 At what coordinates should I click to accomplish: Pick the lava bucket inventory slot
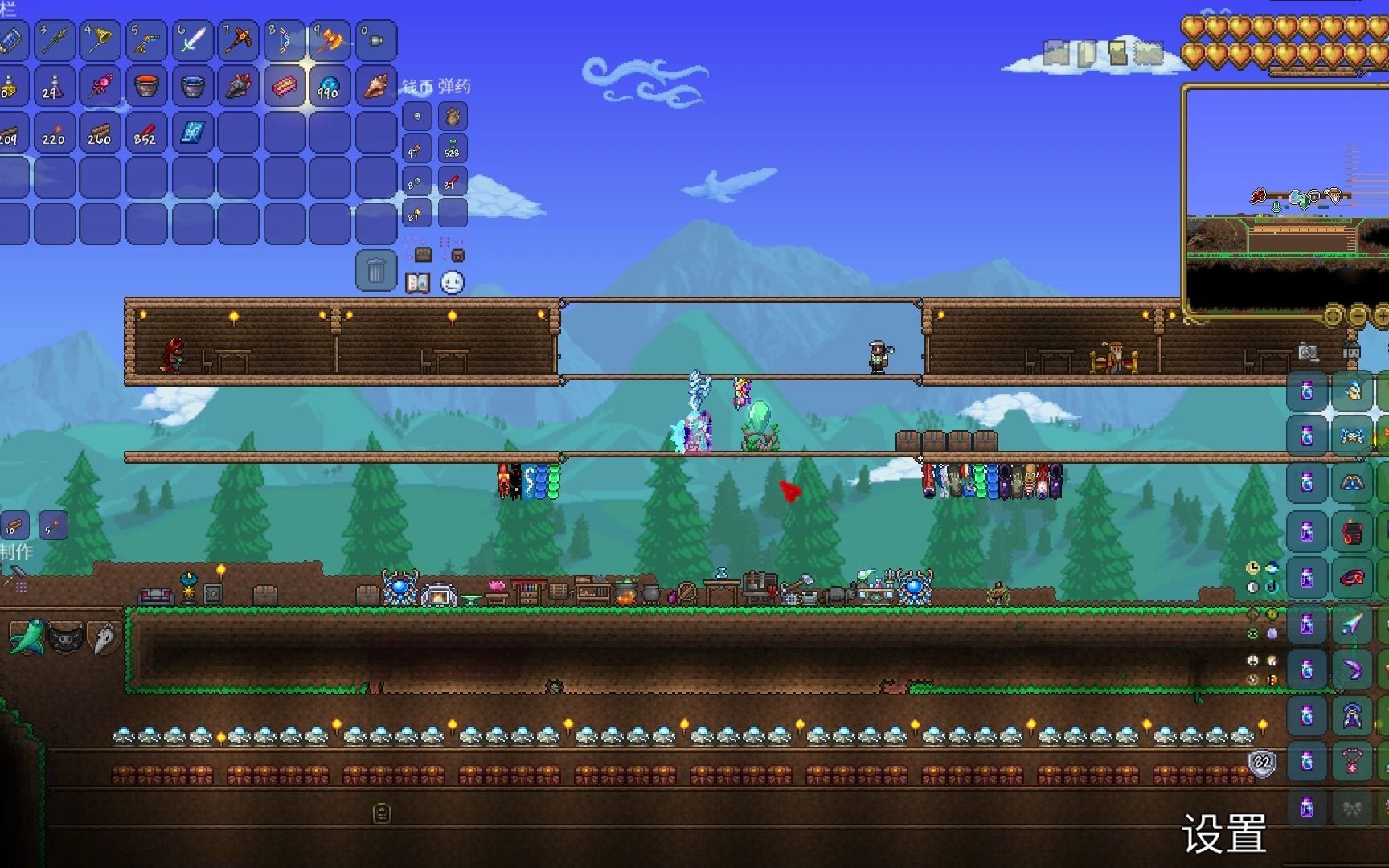pos(145,86)
